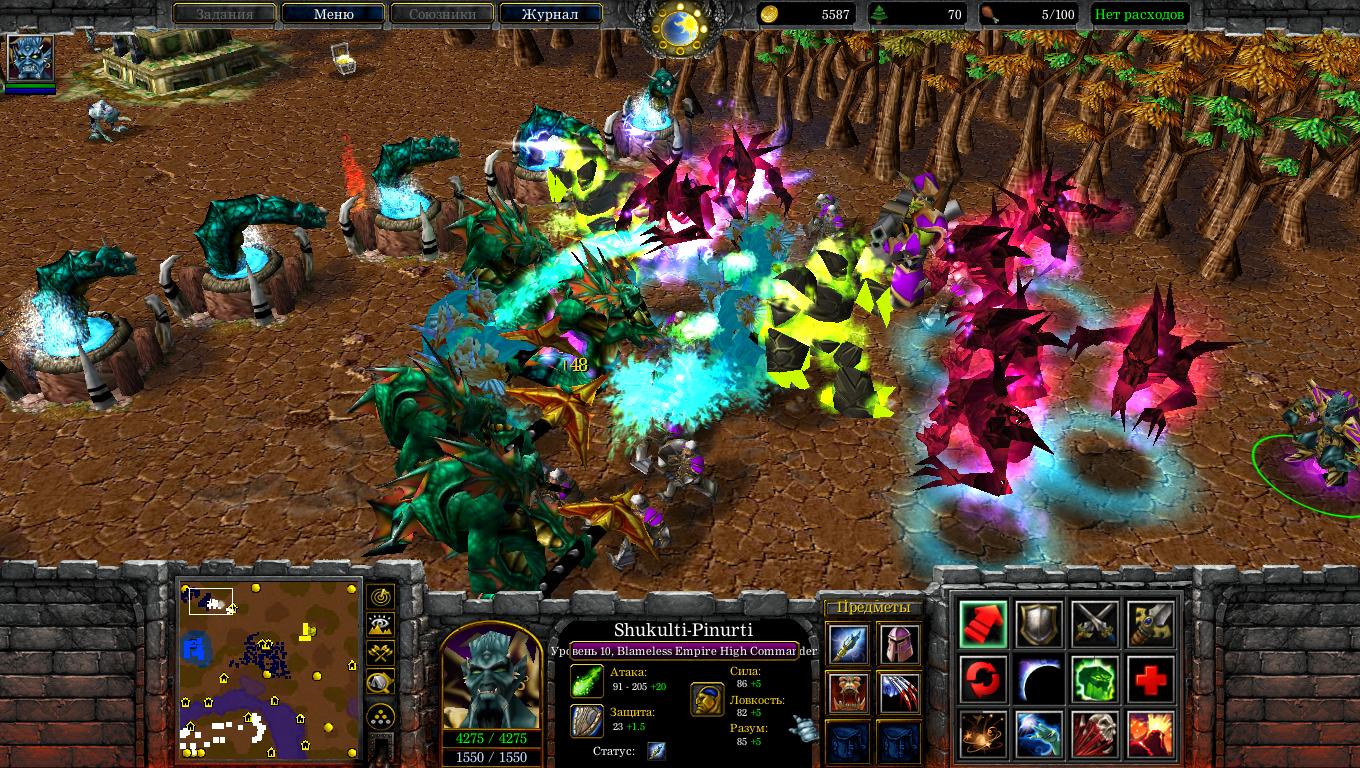Select the hero portrait icon at top-left
1360x768 pixels.
pos(30,57)
